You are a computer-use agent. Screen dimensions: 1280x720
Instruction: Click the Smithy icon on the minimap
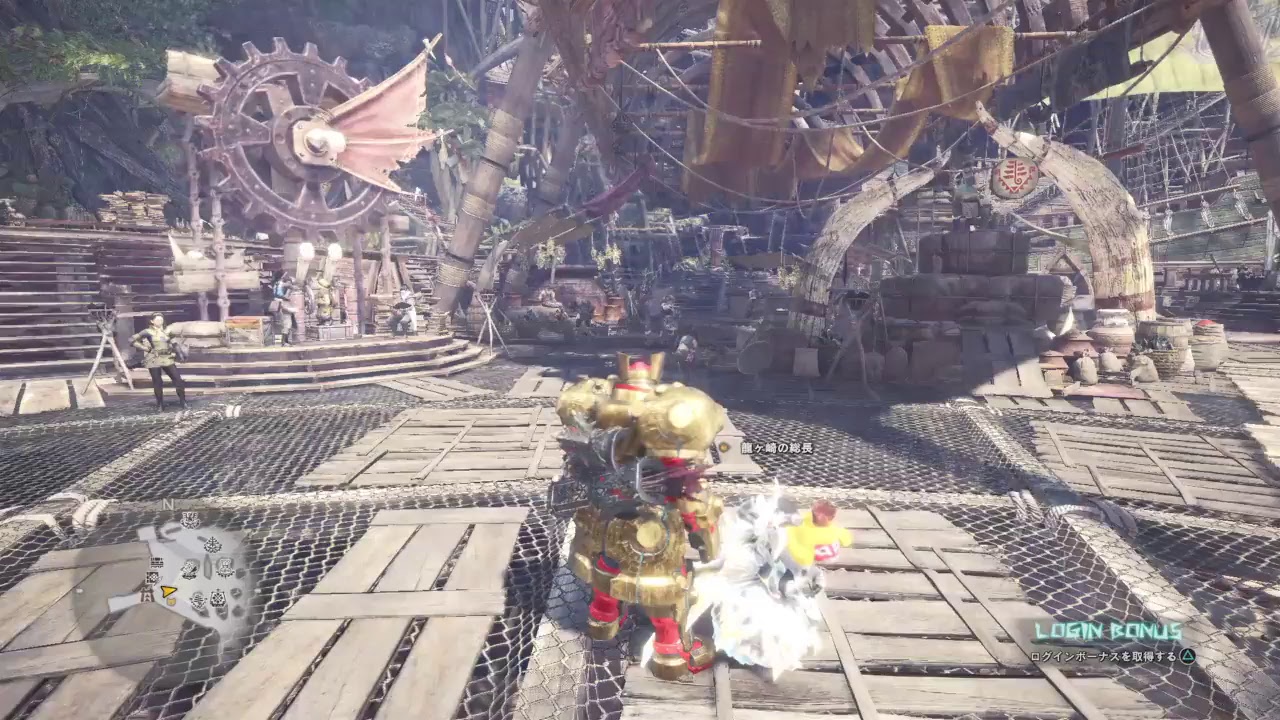pyautogui.click(x=189, y=569)
